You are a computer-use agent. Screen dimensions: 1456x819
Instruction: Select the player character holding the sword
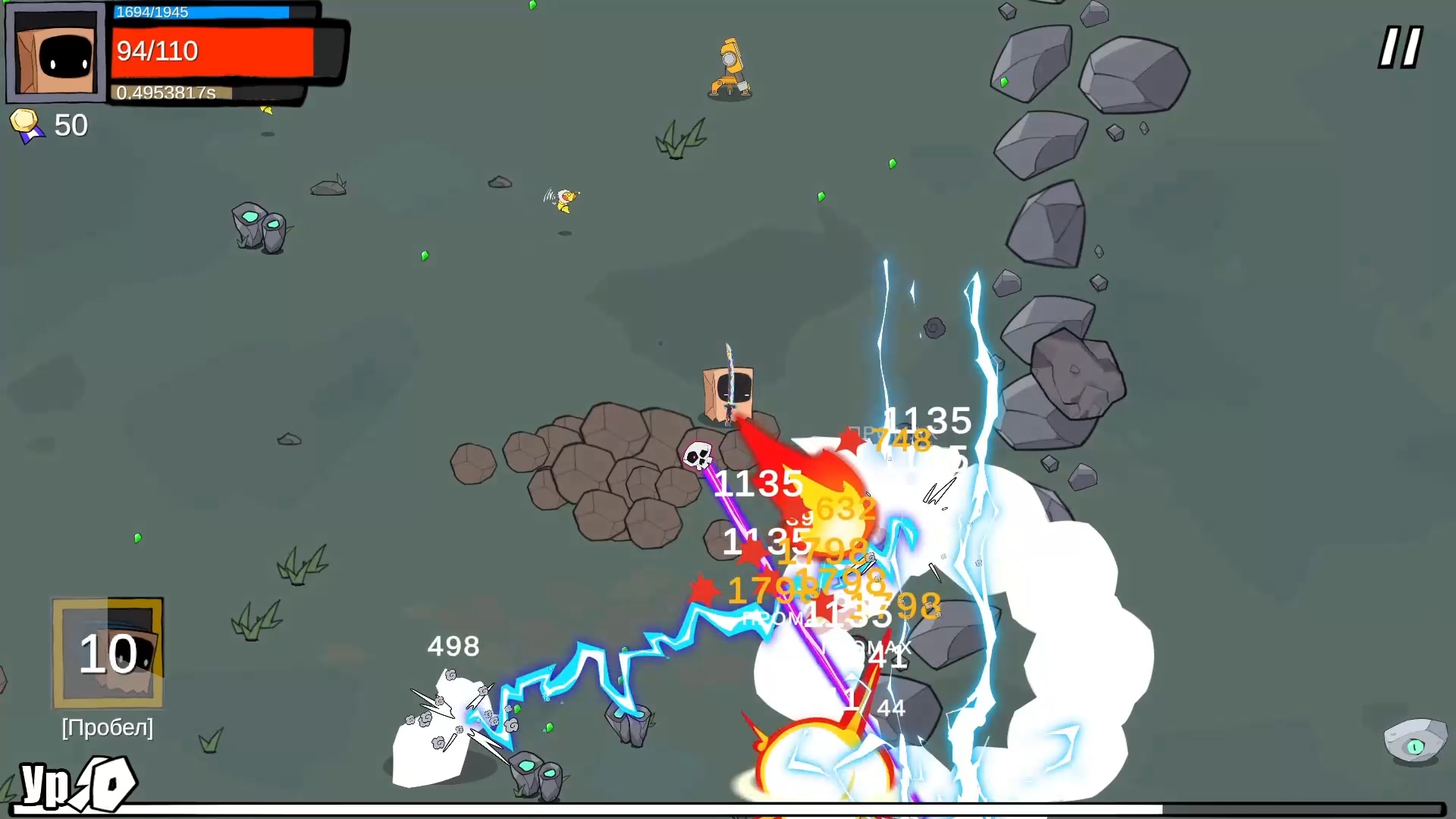coord(726,387)
